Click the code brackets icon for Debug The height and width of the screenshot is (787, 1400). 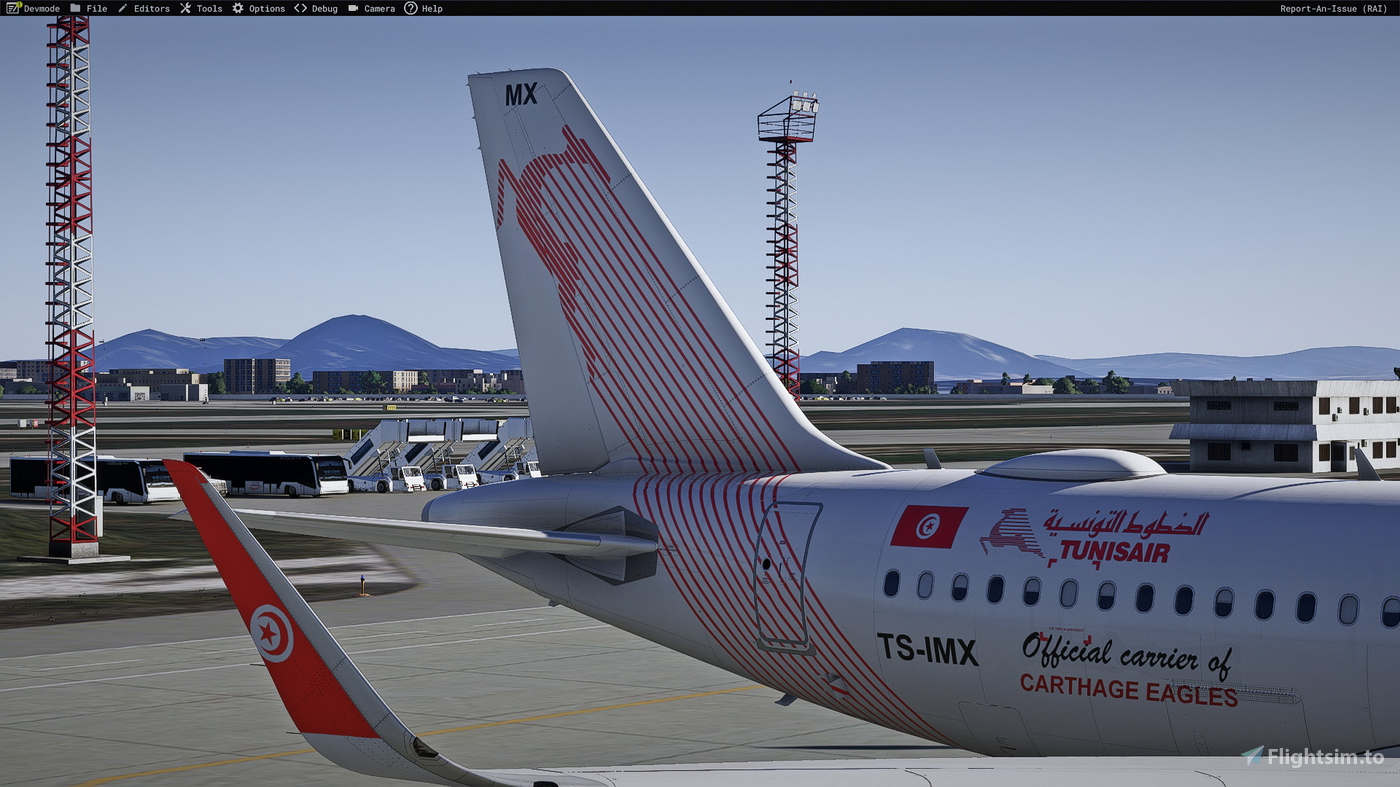(299, 8)
